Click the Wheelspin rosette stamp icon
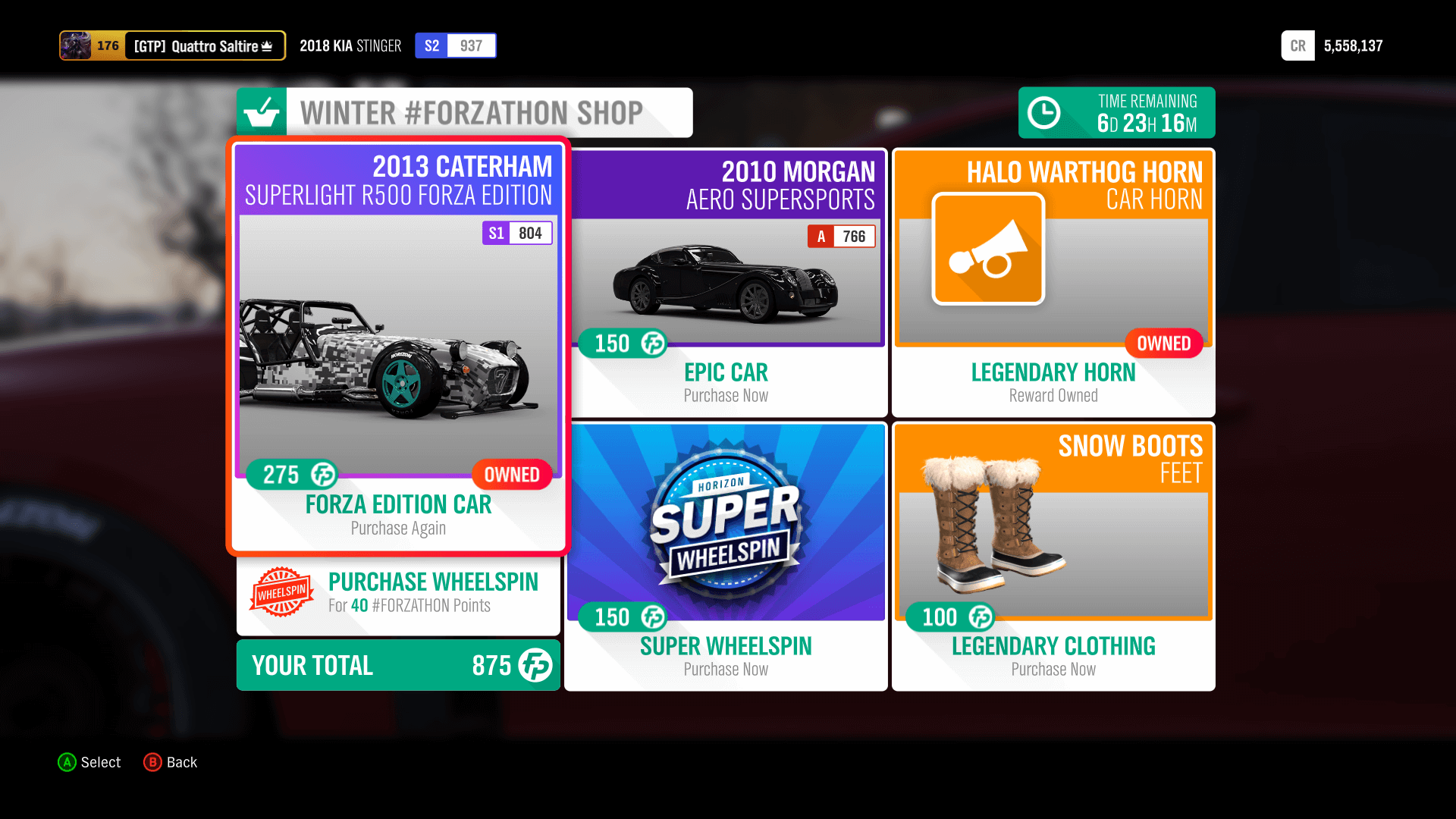 (281, 593)
